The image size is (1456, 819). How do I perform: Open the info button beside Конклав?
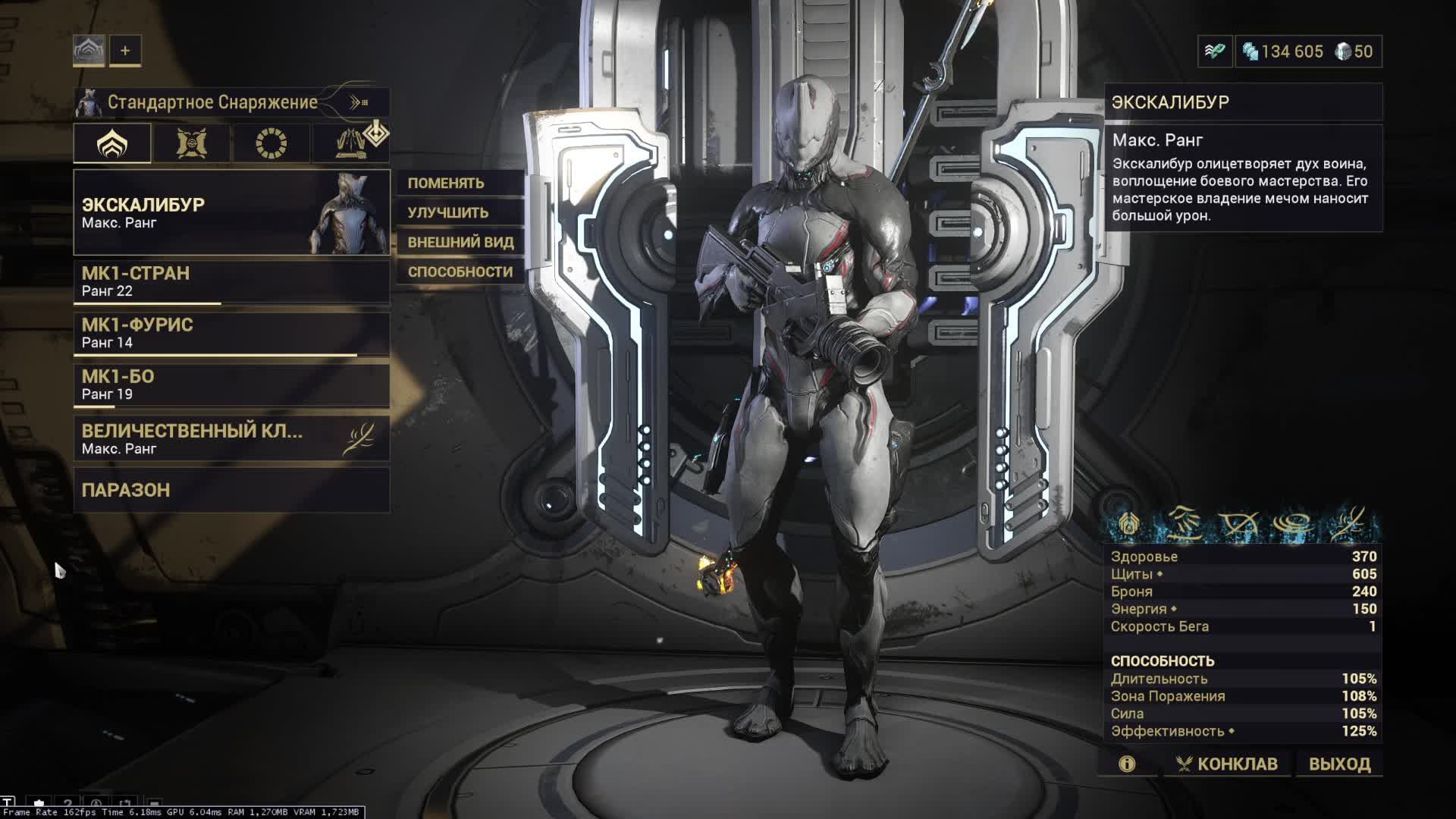(1127, 764)
